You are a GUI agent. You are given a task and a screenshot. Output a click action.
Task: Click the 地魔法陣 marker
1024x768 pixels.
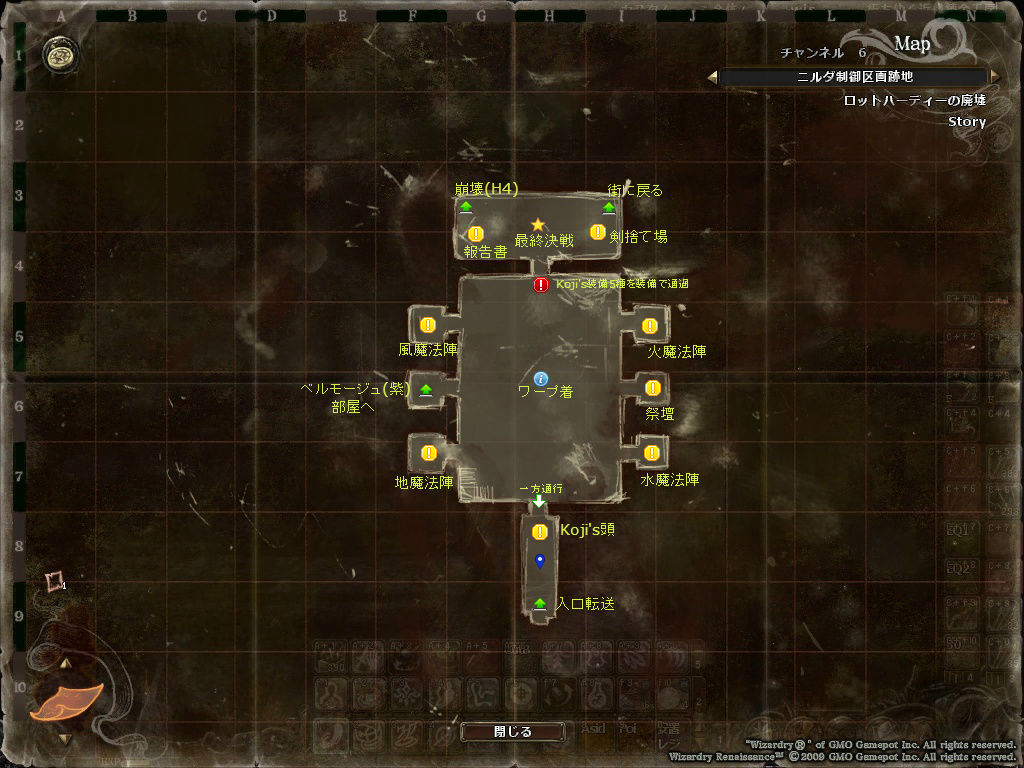(429, 453)
